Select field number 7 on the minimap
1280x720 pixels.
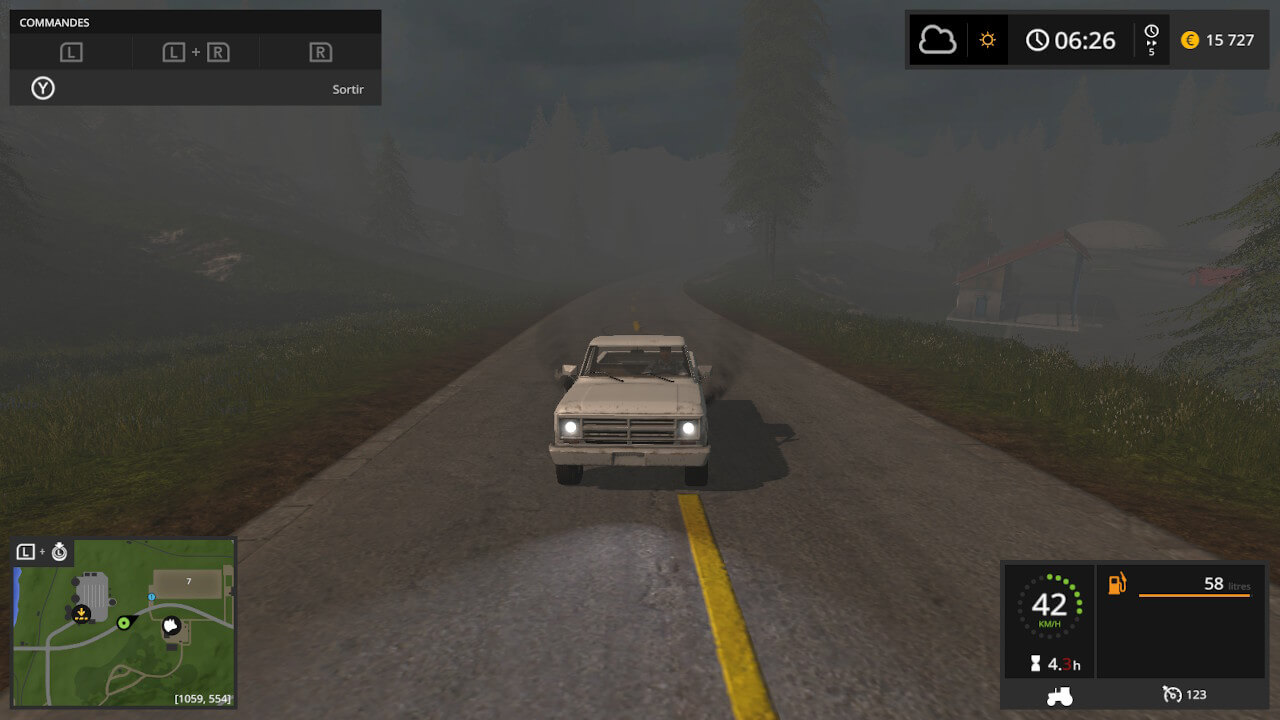point(187,582)
